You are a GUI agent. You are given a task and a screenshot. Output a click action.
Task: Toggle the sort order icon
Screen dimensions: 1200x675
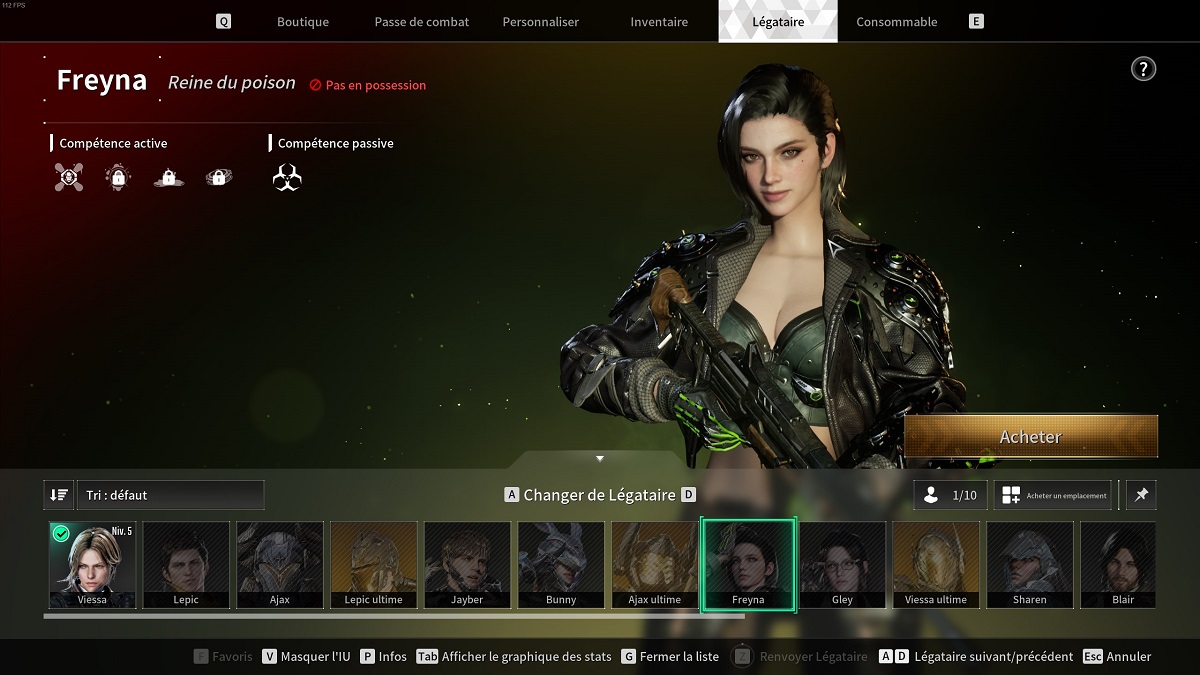point(58,495)
